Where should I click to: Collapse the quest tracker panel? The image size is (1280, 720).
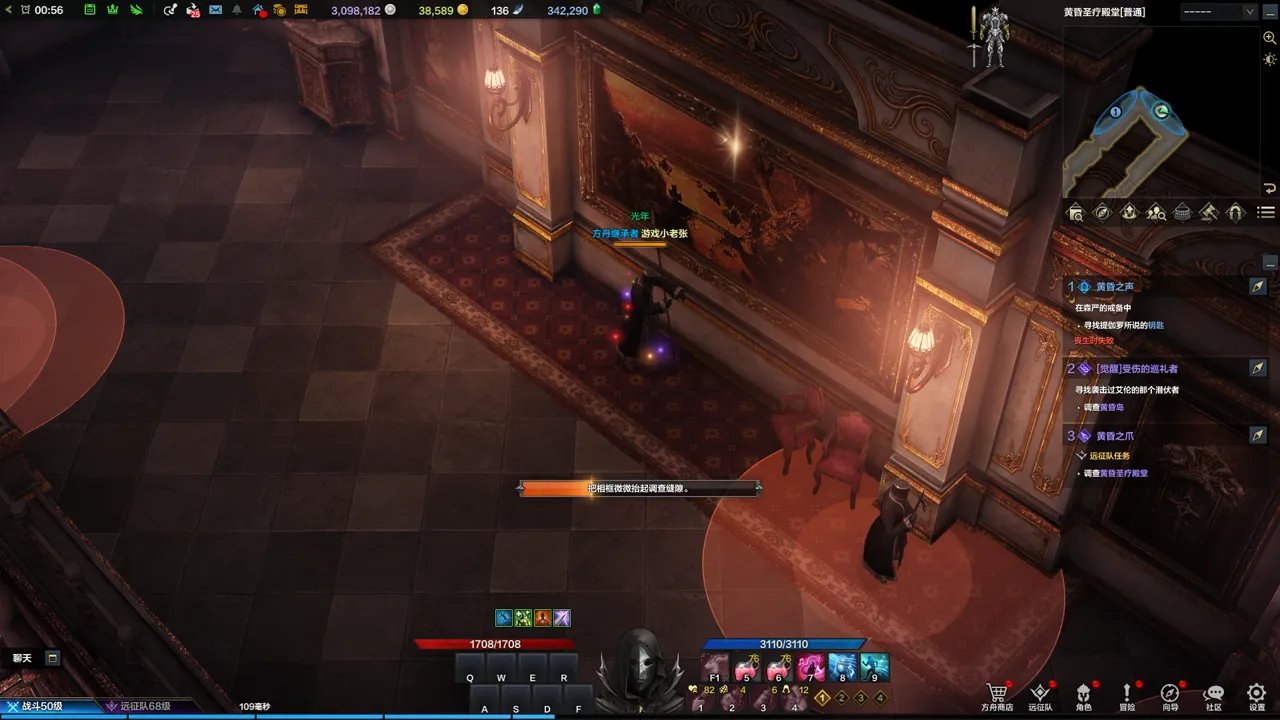click(x=1269, y=263)
